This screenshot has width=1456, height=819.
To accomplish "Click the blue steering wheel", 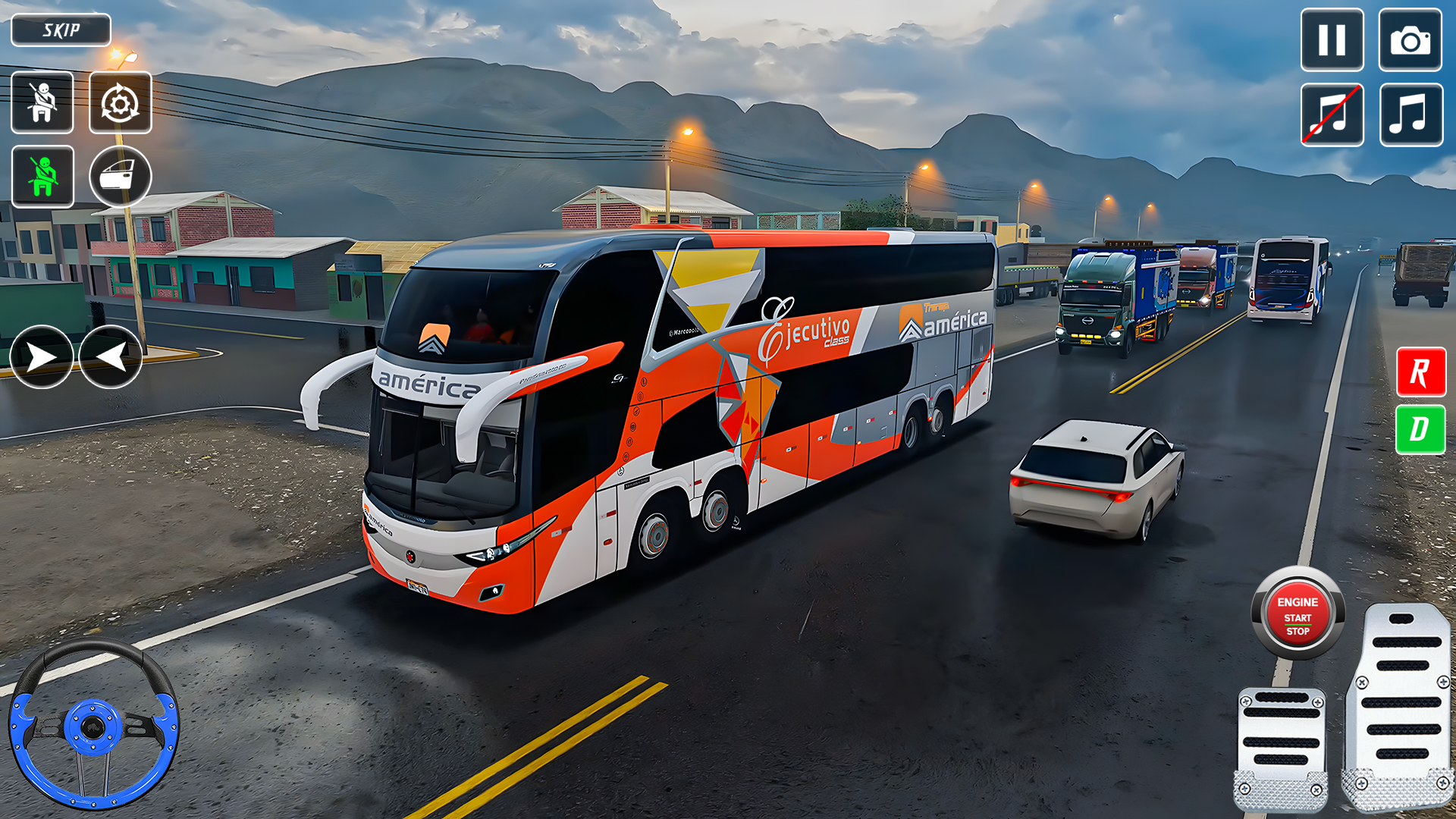I will coord(93,724).
